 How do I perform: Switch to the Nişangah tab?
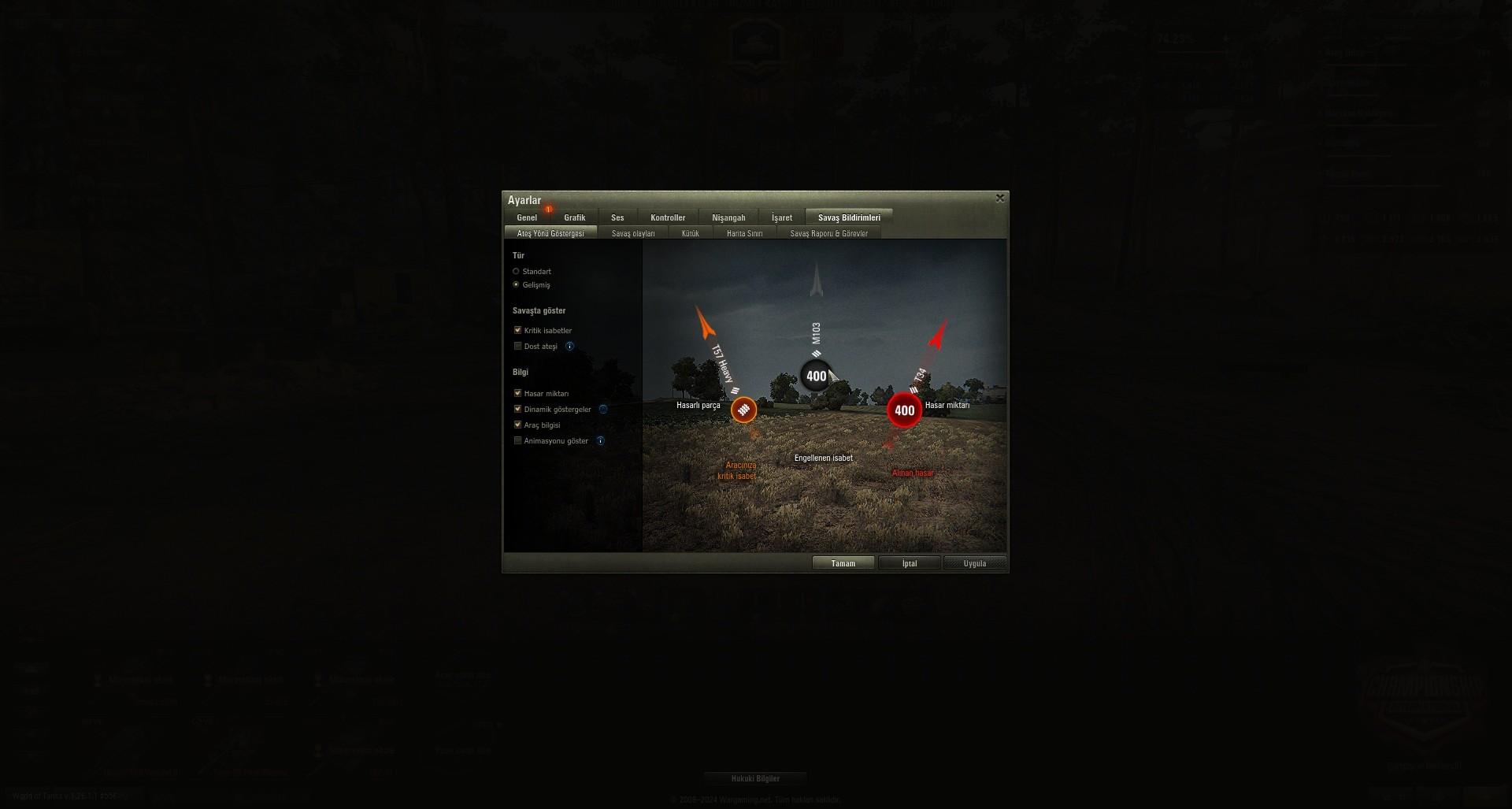click(728, 217)
